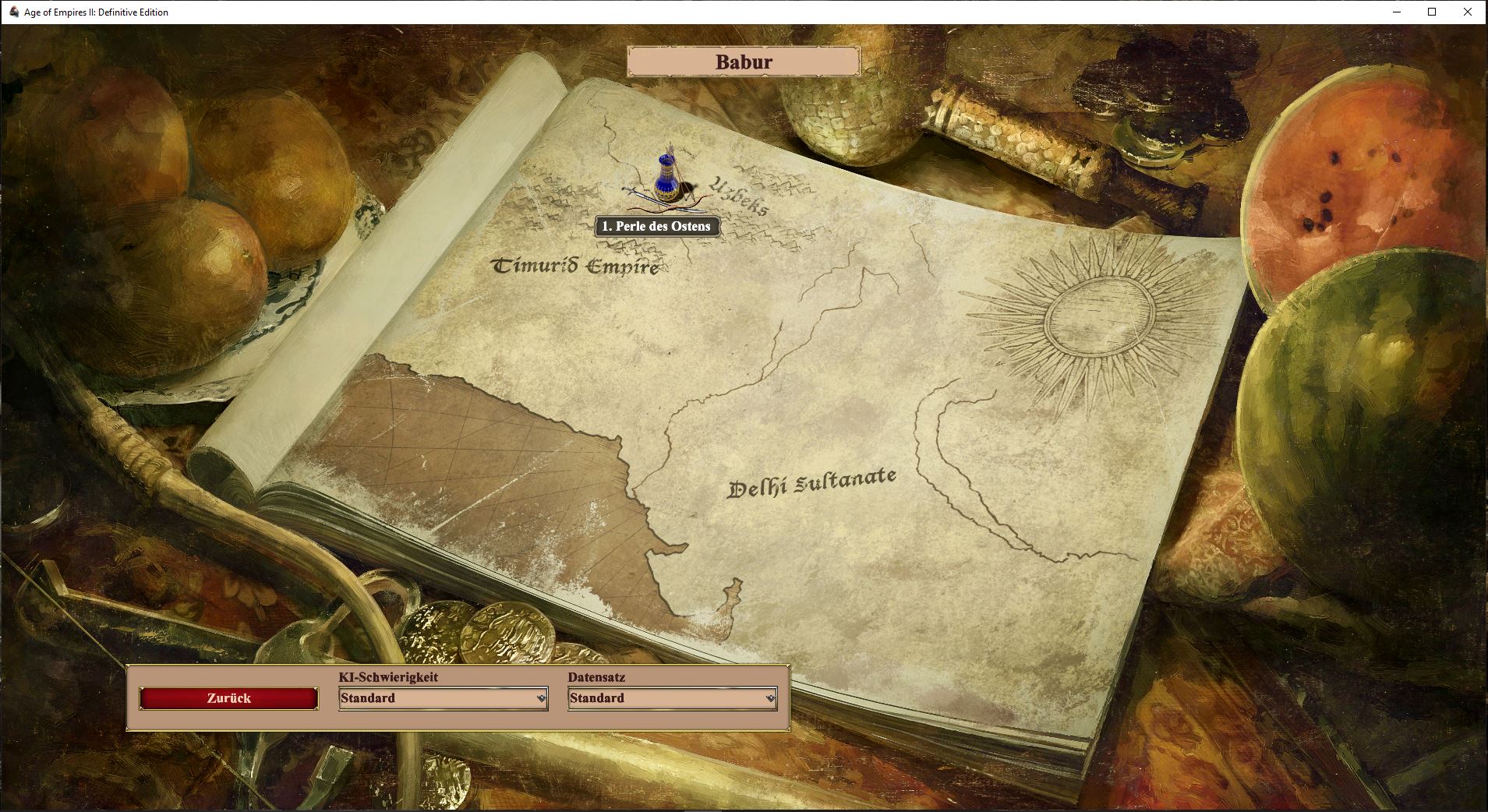Go back with the Zurück button
This screenshot has width=1488, height=812.
click(229, 698)
